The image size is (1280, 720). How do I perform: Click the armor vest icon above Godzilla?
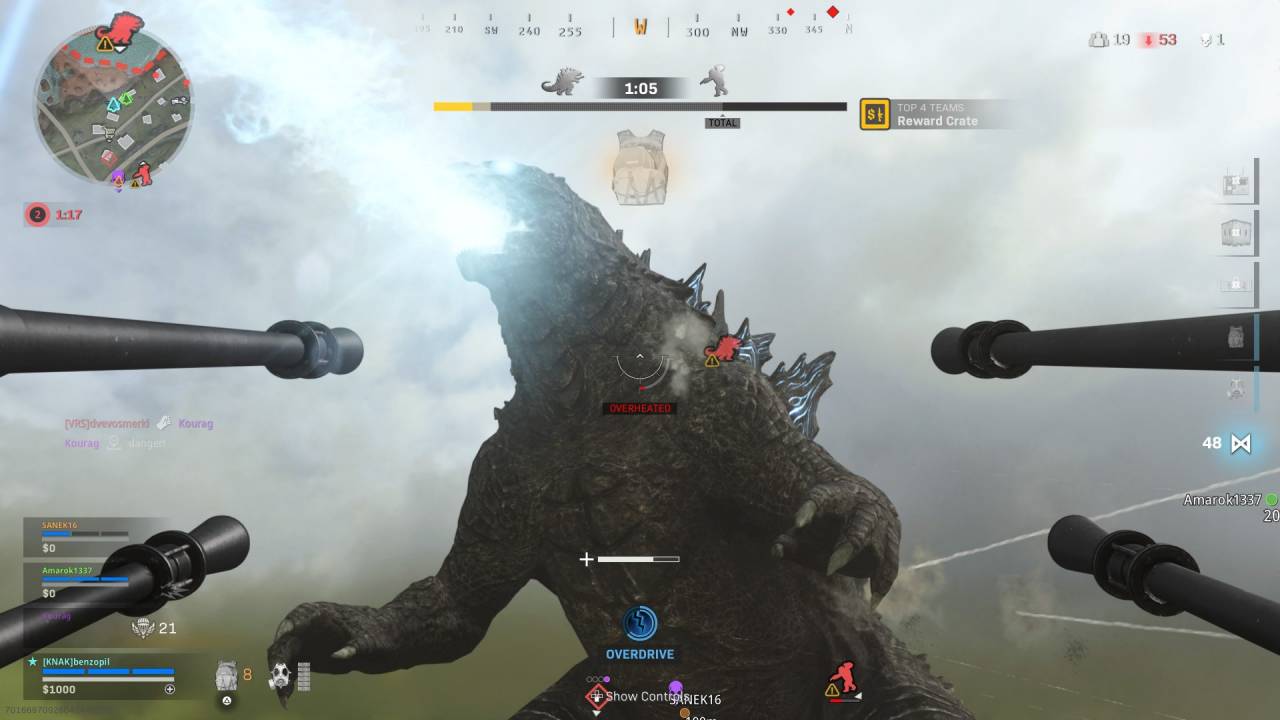(x=639, y=167)
